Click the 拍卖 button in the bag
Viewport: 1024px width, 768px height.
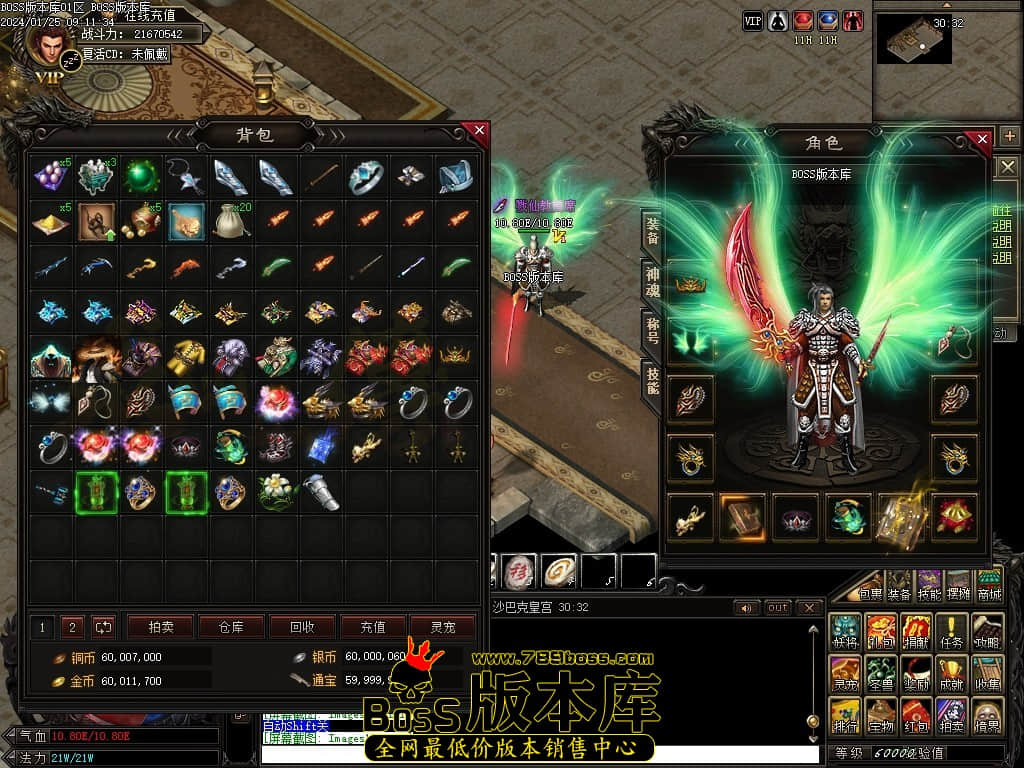(161, 627)
